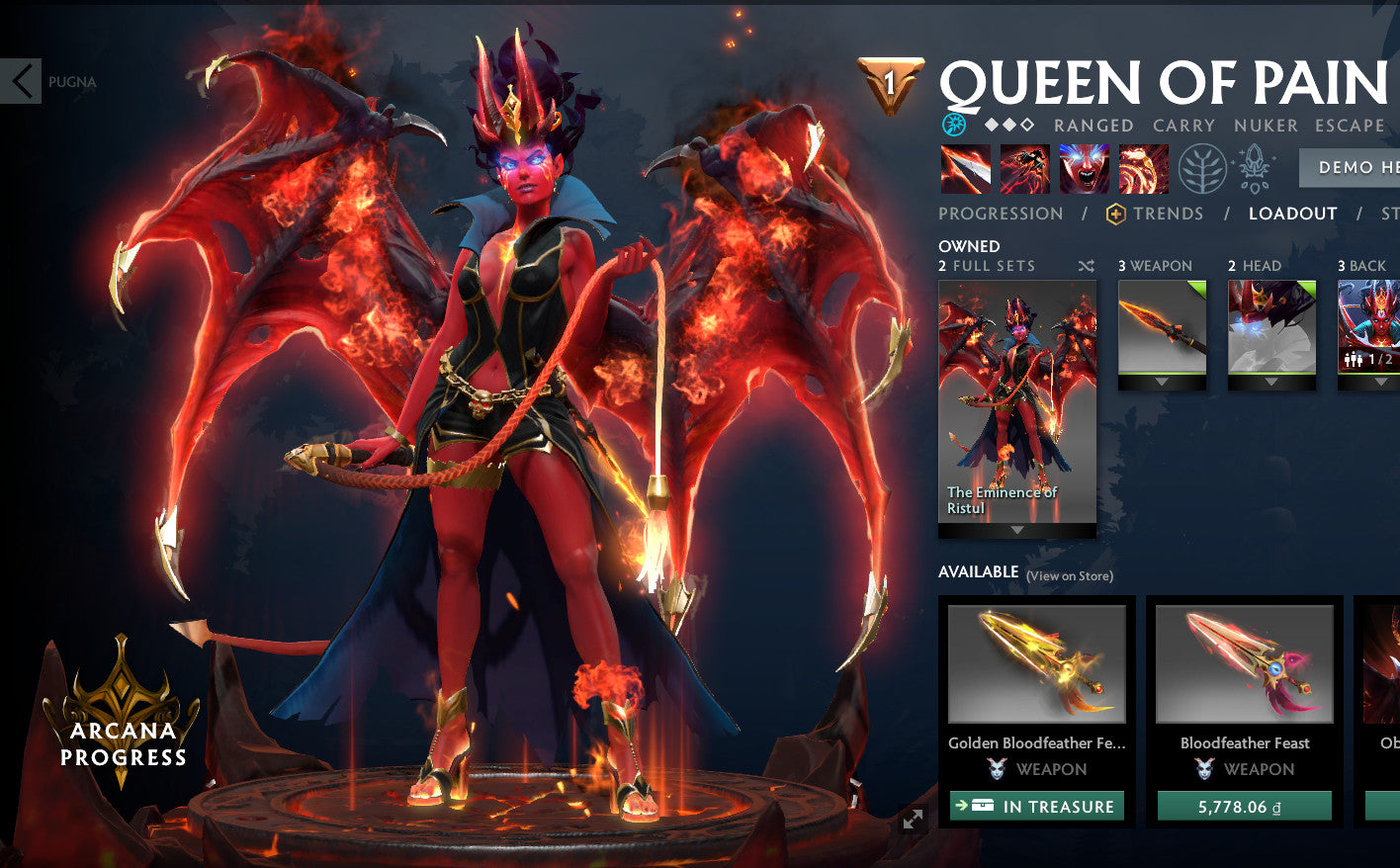Expand The Eminence of Ristul set dropdown
The image size is (1400, 868).
(1017, 529)
